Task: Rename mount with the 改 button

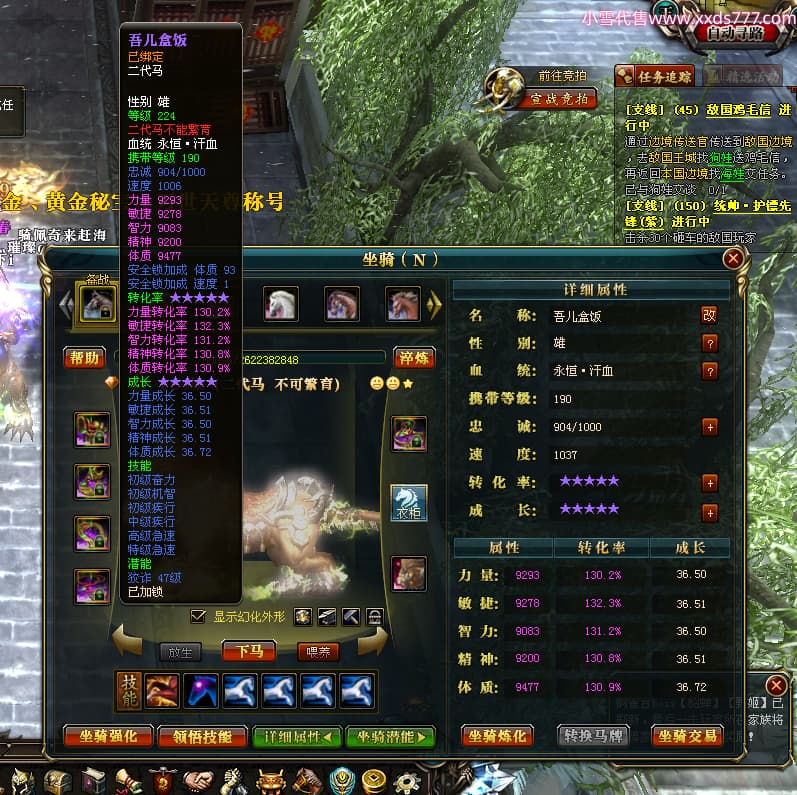Action: tap(709, 315)
